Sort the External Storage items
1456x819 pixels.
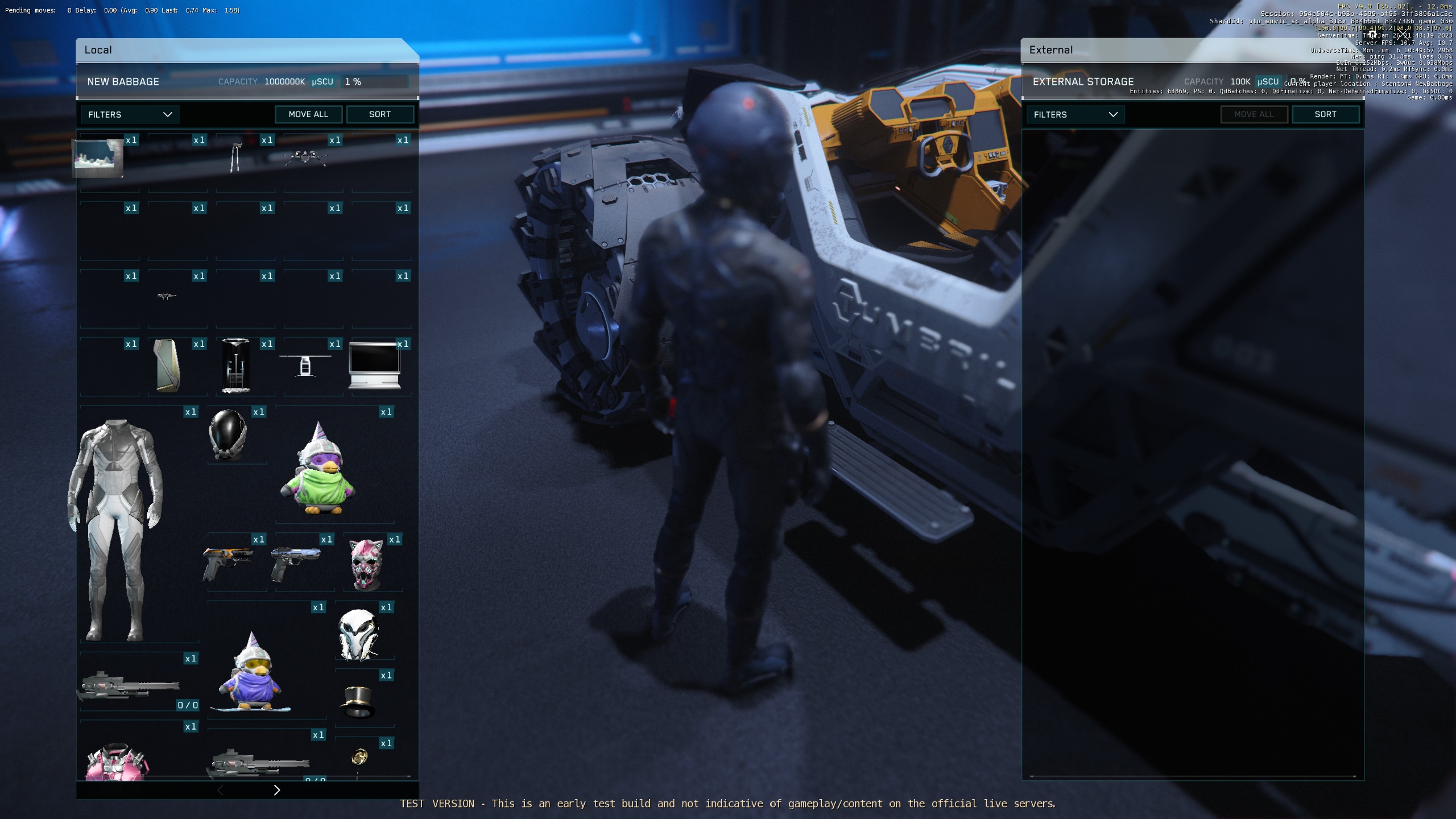(1325, 114)
